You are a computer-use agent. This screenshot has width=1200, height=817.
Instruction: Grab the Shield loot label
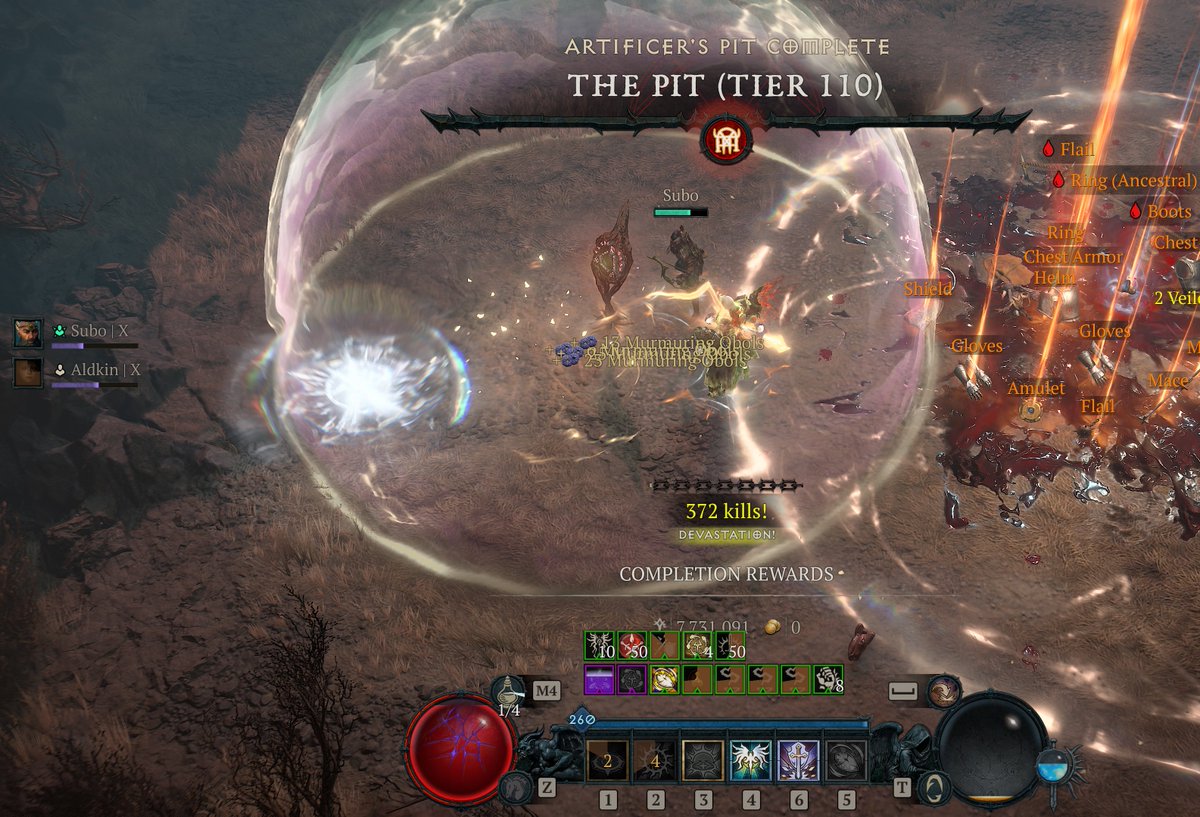point(927,289)
